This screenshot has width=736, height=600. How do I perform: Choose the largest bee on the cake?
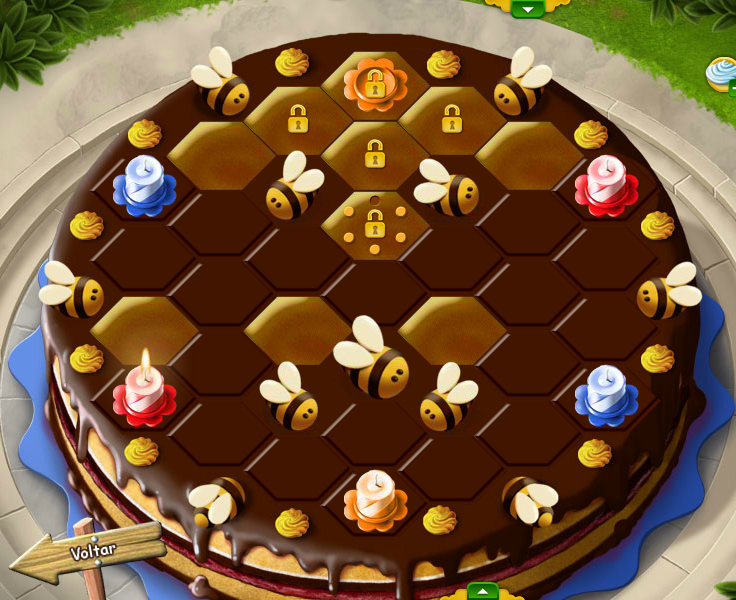[x=372, y=358]
